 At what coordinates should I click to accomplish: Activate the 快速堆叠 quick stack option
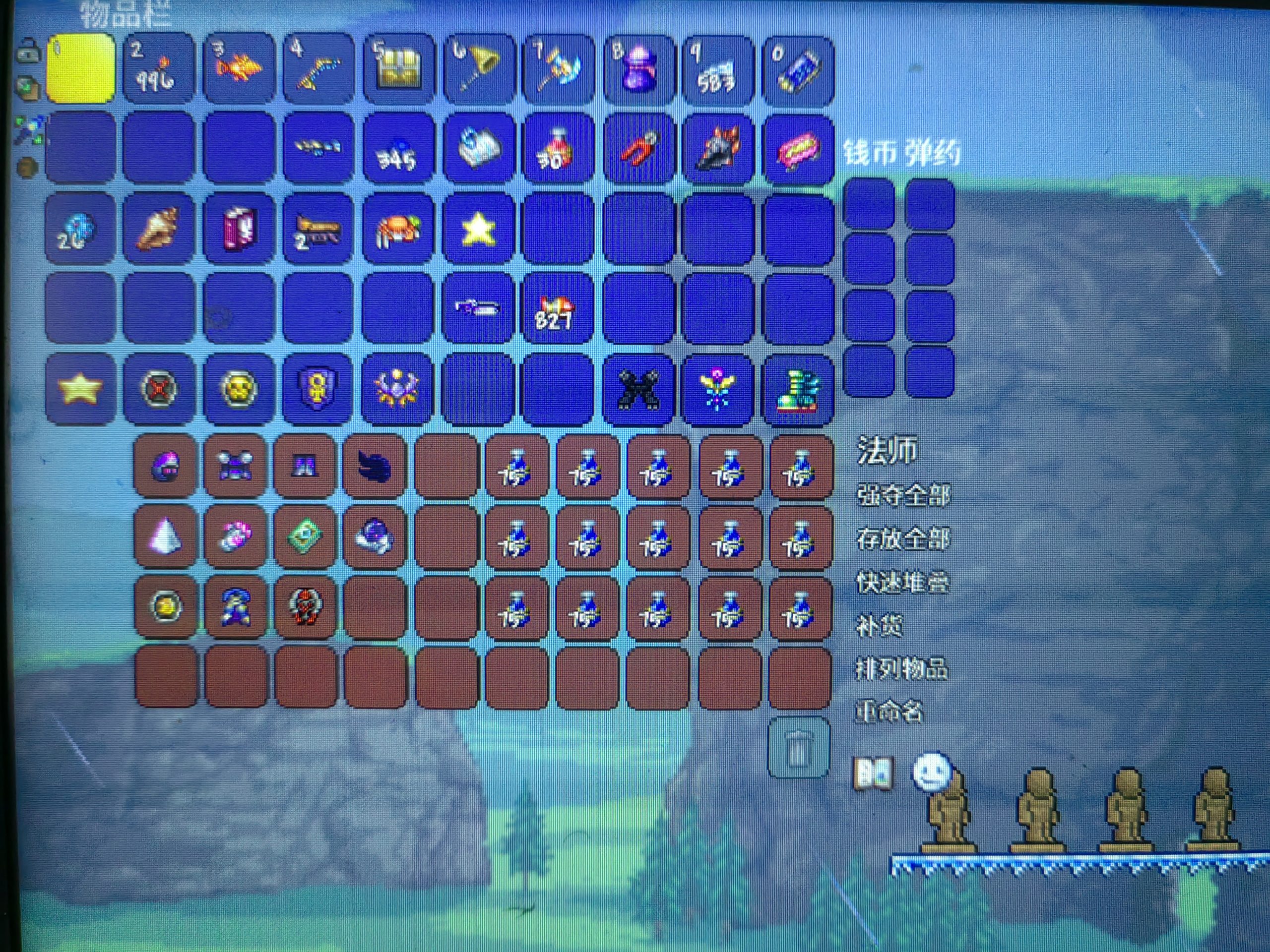click(x=903, y=583)
